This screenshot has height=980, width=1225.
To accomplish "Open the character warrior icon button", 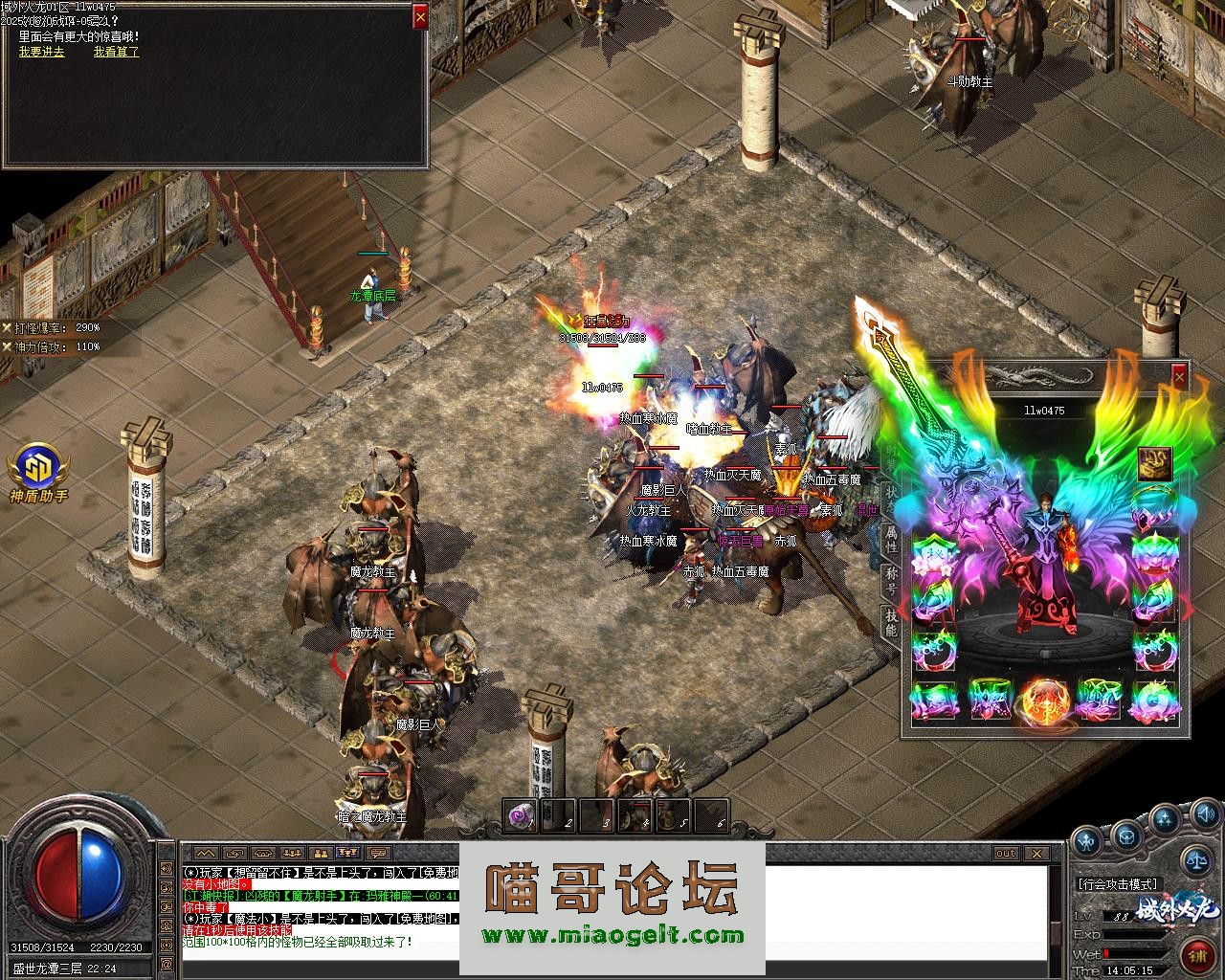I will pos(1086,841).
